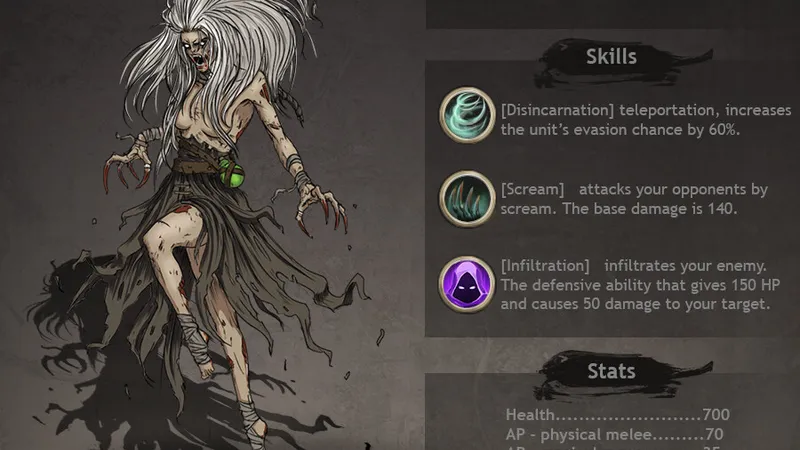
Task: Select the Disincarnation skill icon
Action: tap(467, 116)
